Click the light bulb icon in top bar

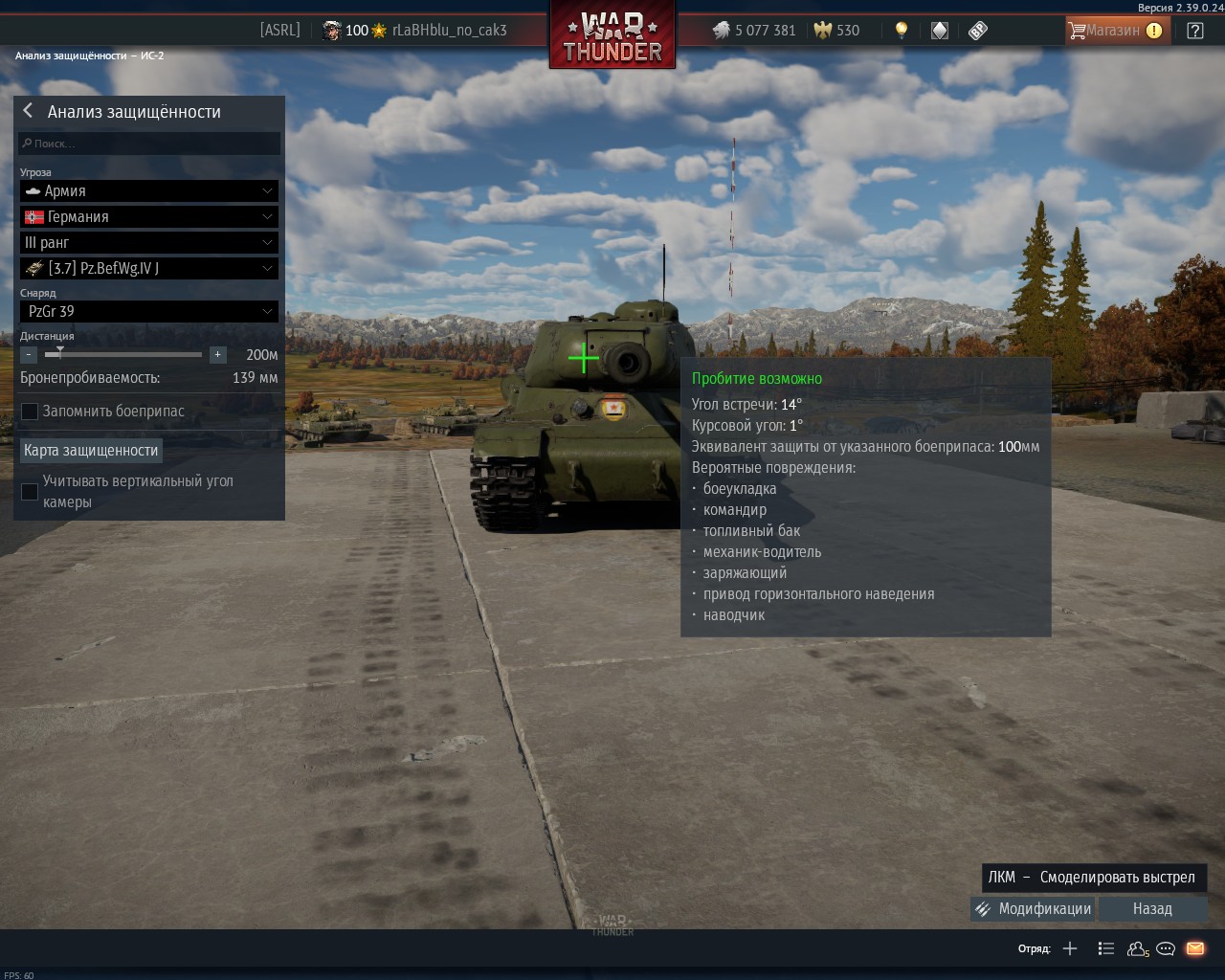pos(901,31)
